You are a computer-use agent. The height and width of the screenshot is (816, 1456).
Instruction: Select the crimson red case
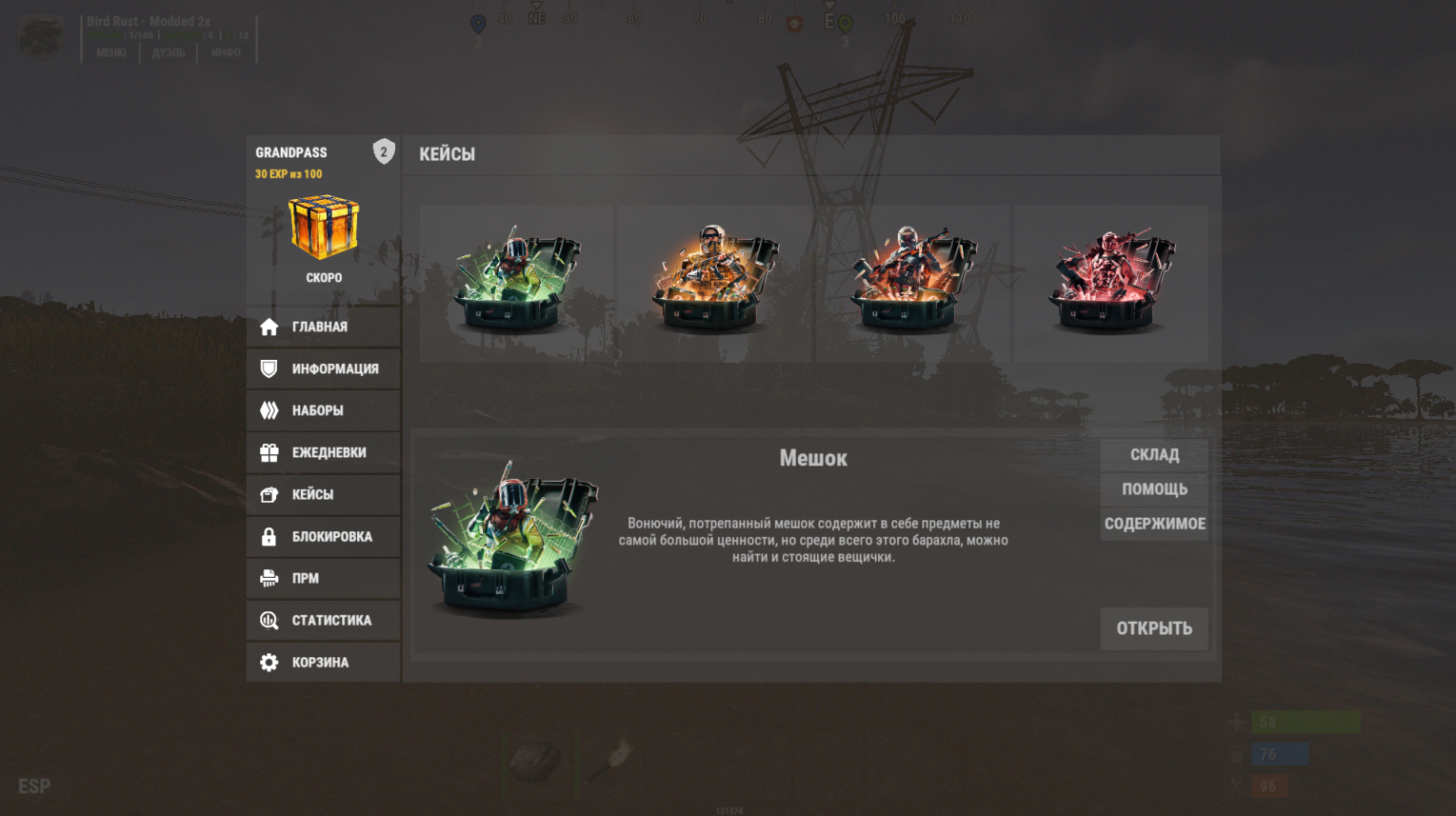(x=1110, y=283)
